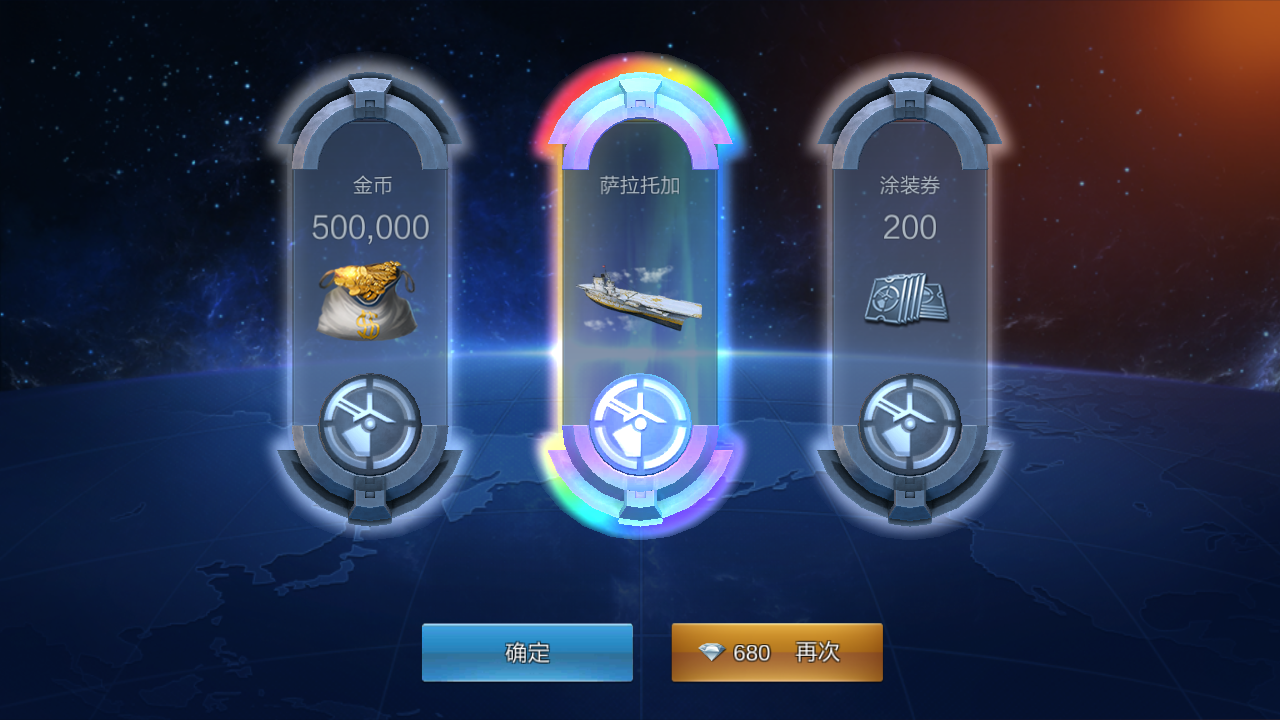1280x720 pixels.
Task: Click the compass emblem below the paint coupons
Action: click(x=908, y=420)
